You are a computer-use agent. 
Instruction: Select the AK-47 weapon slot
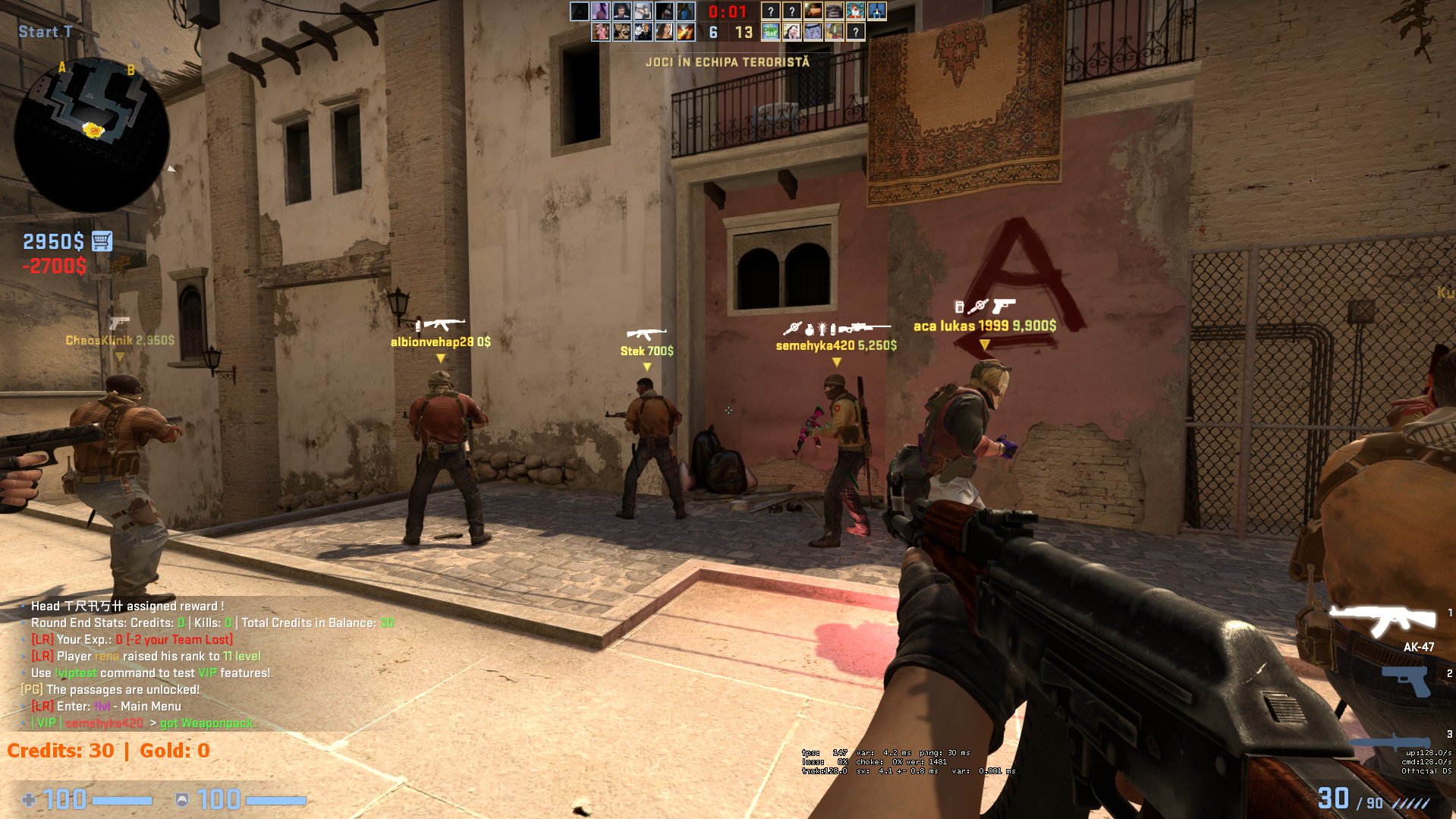pyautogui.click(x=1382, y=622)
